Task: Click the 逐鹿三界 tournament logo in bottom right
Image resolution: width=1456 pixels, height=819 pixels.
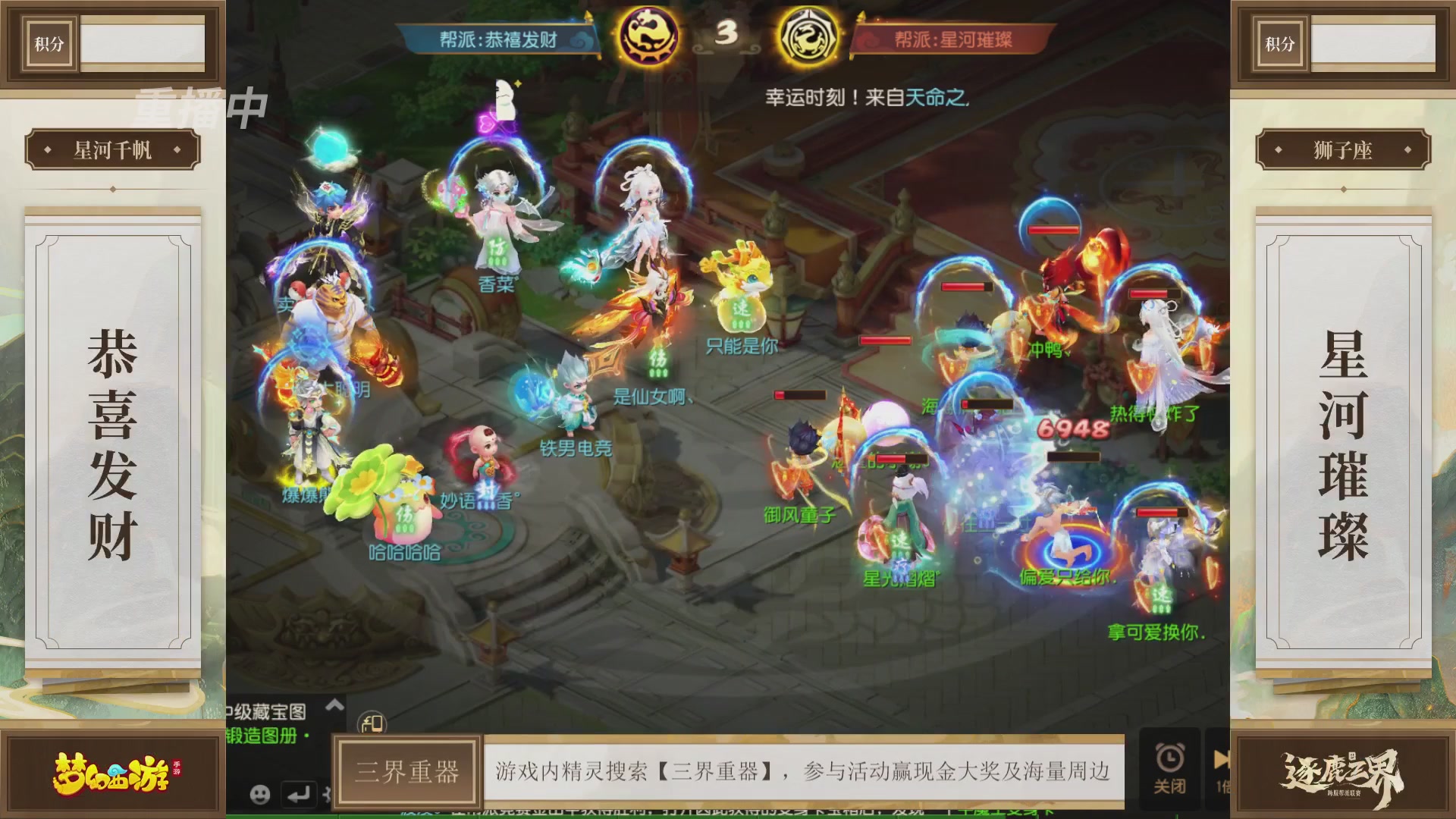Action: (1345, 770)
